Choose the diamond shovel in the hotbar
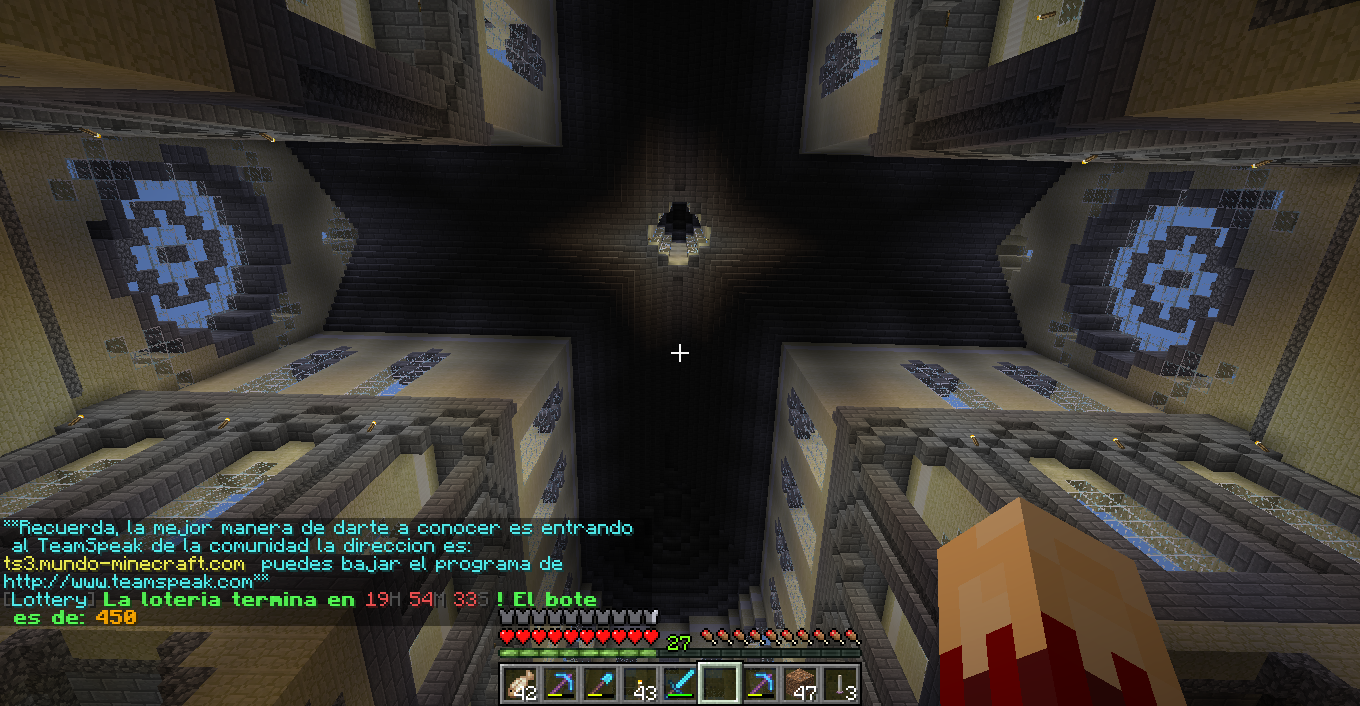 click(600, 683)
